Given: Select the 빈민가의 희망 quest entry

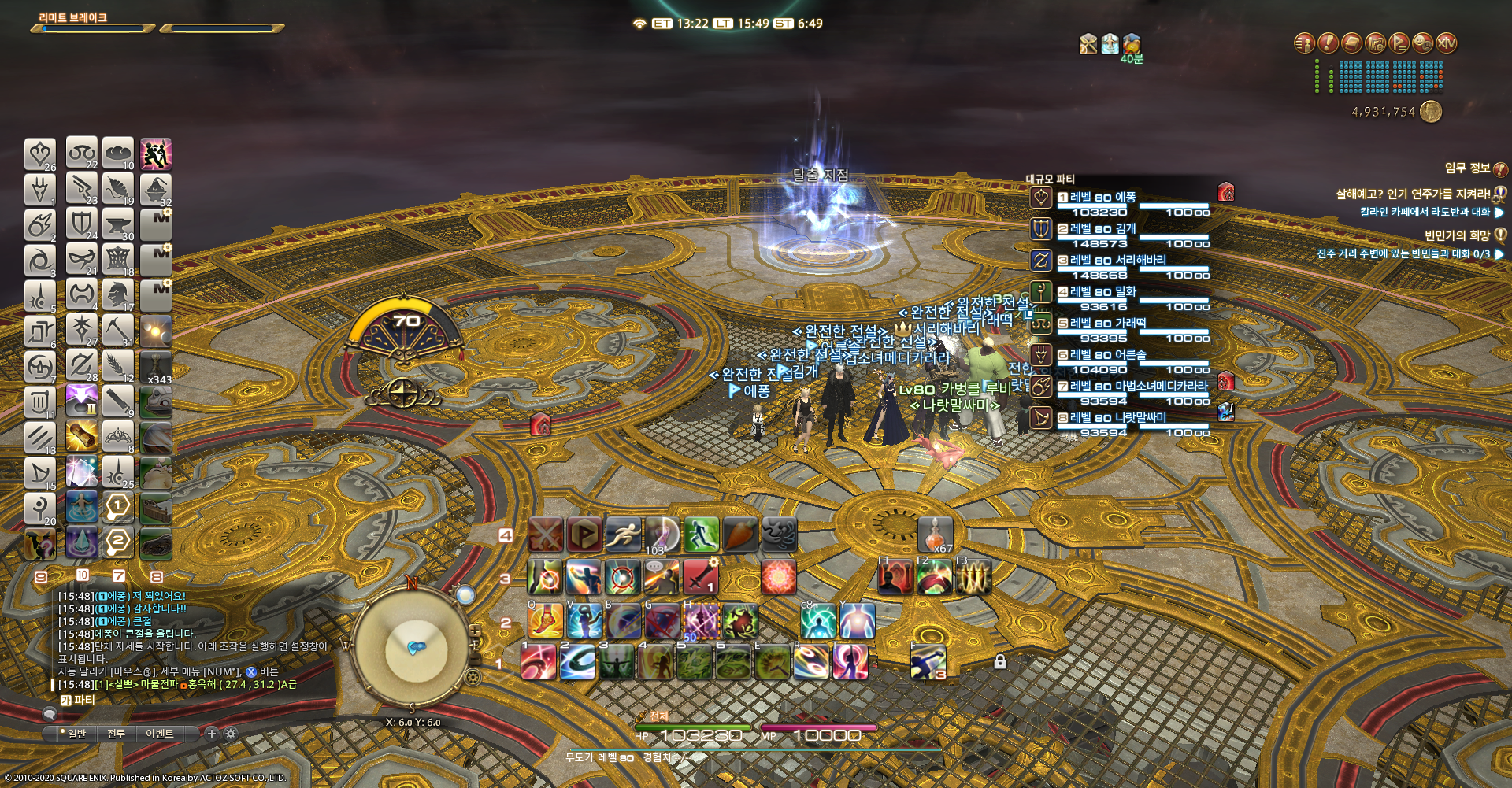Looking at the screenshot, I should pyautogui.click(x=1457, y=235).
